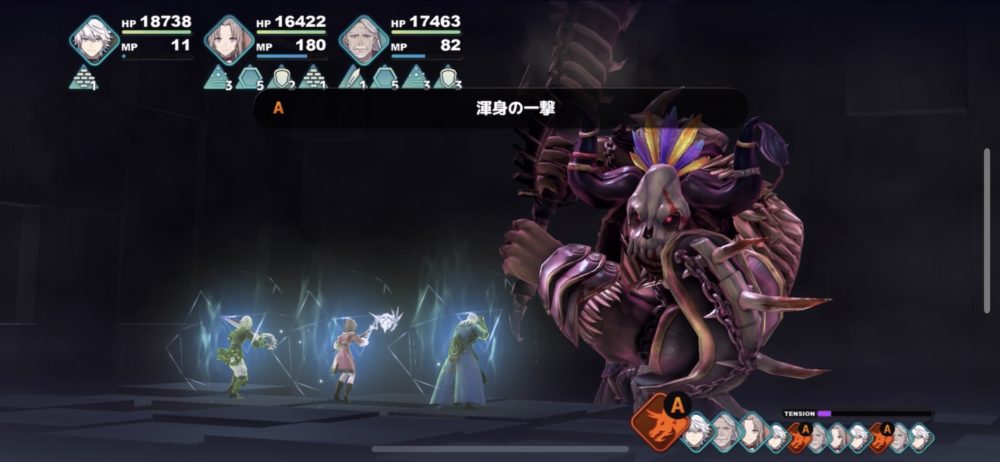The image size is (1000, 462).
Task: Choose the elderly man portrait beside HP 17463
Action: [361, 40]
